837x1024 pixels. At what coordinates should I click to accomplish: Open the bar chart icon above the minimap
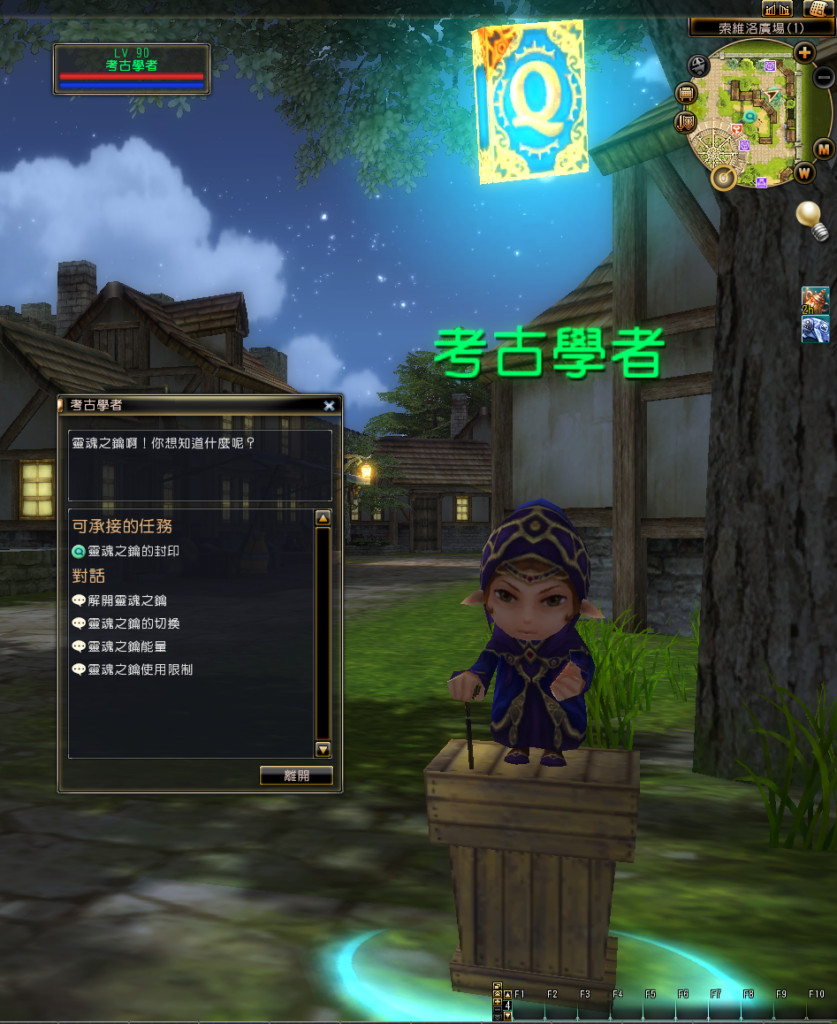[x=776, y=8]
